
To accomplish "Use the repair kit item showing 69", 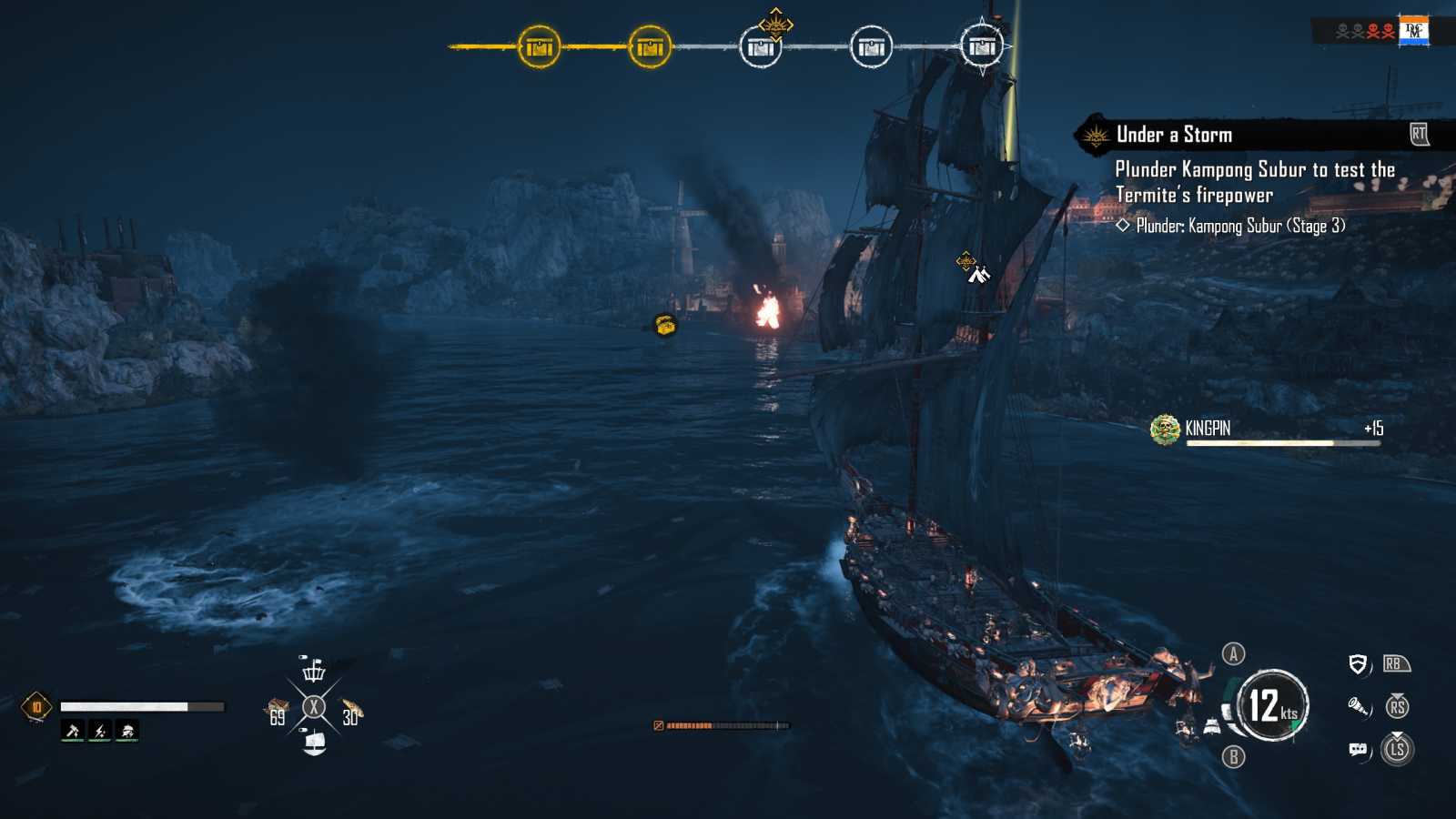I will point(278,710).
